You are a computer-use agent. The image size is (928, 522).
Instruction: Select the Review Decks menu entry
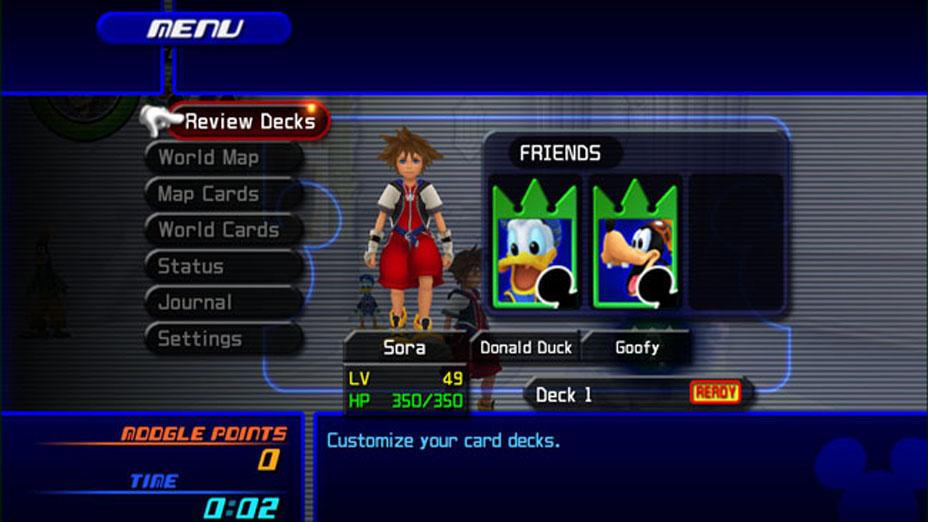(249, 122)
